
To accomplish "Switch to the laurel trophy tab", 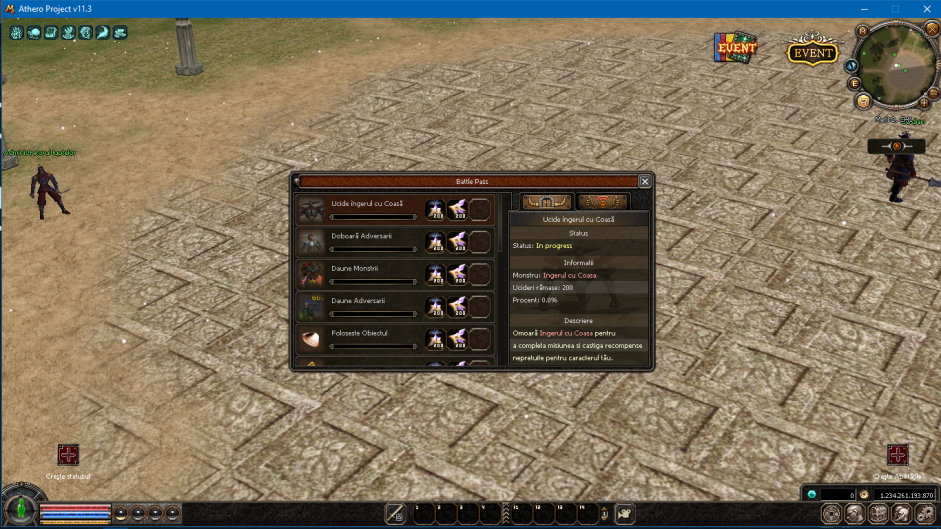I will tap(603, 202).
